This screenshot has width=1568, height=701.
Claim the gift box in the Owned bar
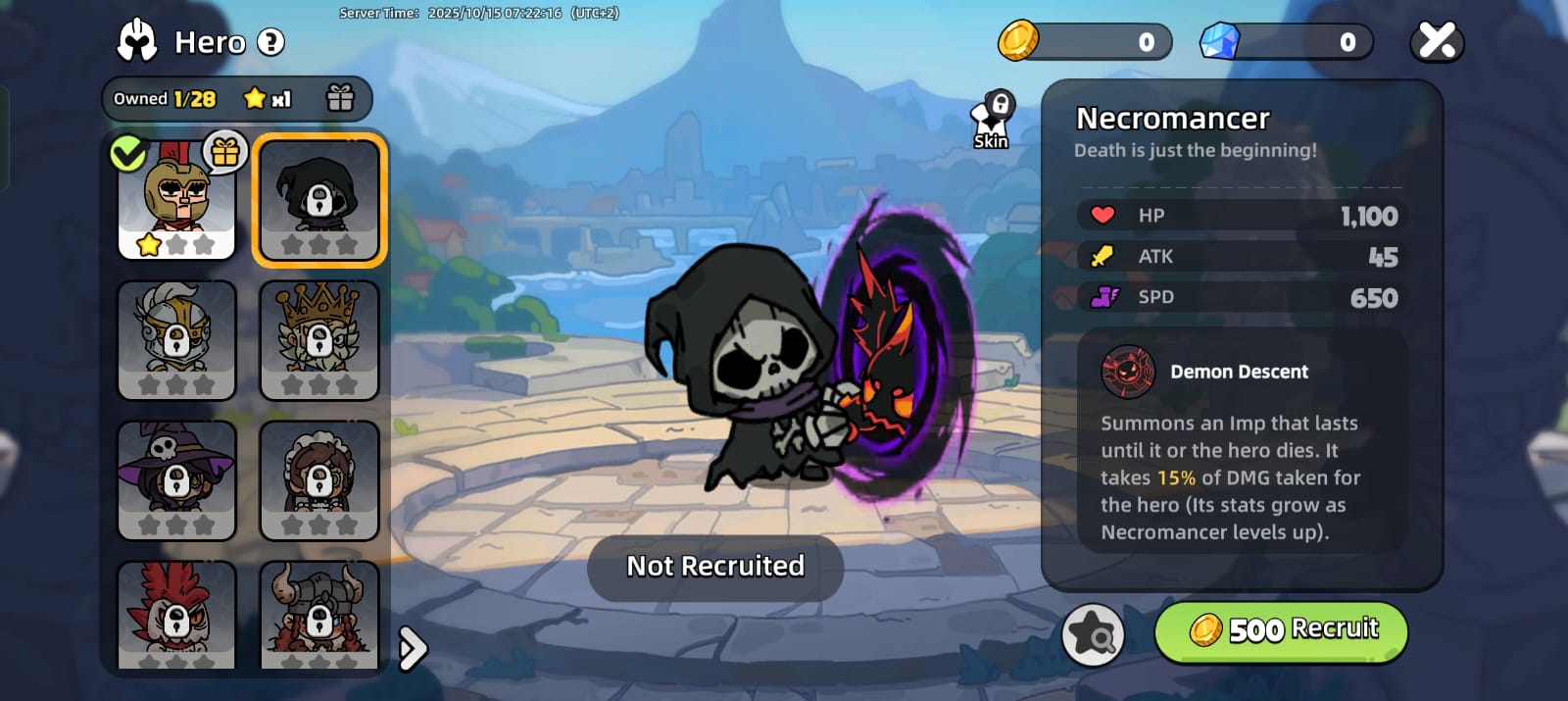coord(340,98)
